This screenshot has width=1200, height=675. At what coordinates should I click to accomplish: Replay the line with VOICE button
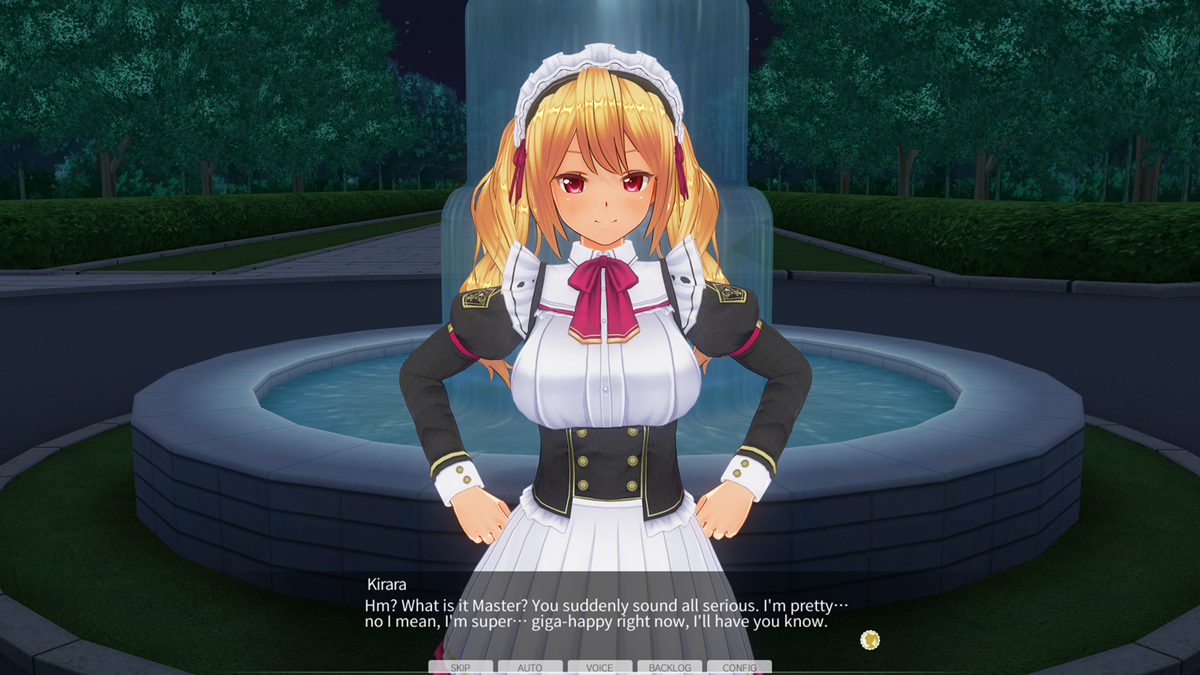600,667
